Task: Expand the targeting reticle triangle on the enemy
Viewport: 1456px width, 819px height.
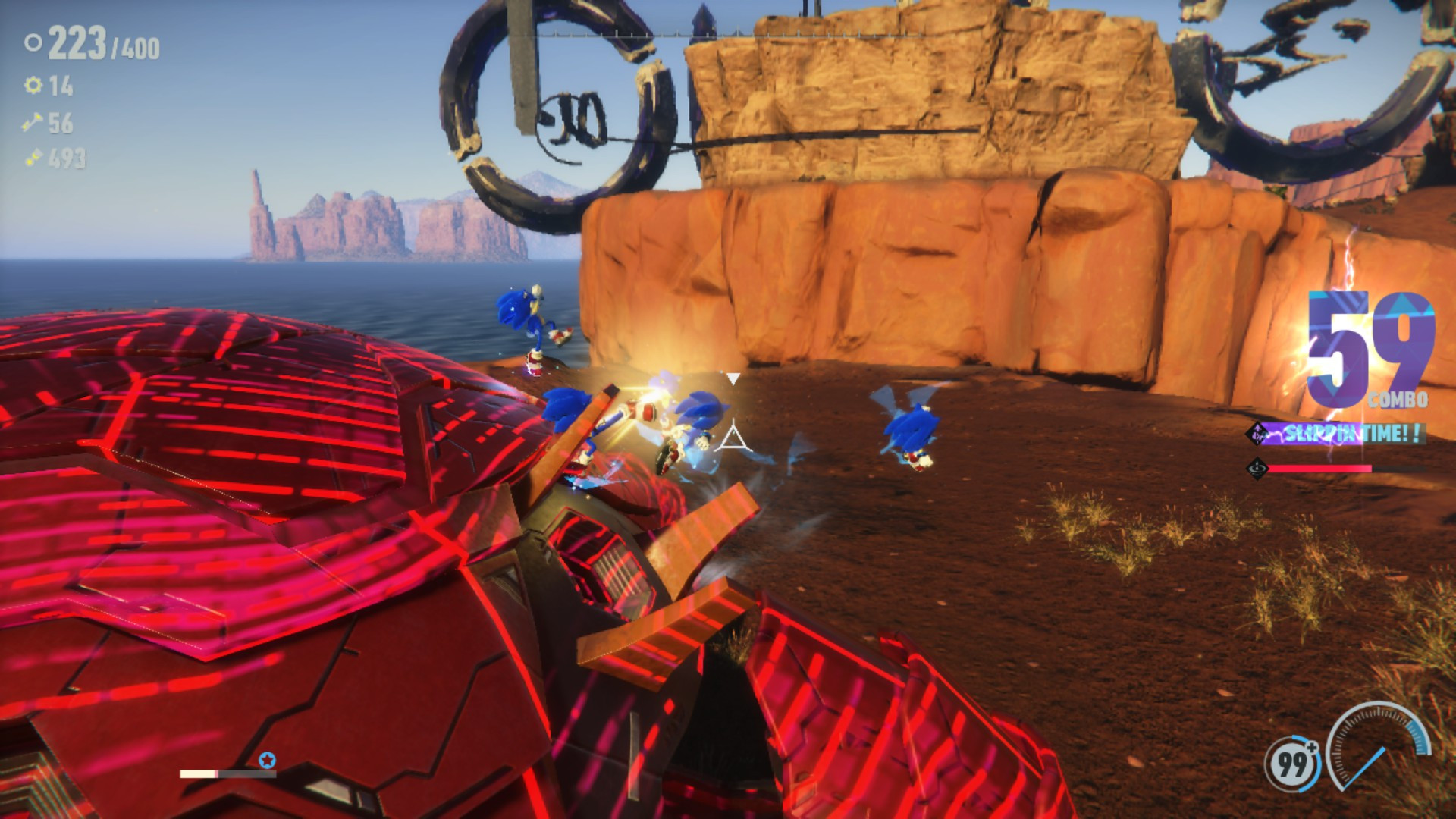Action: (732, 436)
